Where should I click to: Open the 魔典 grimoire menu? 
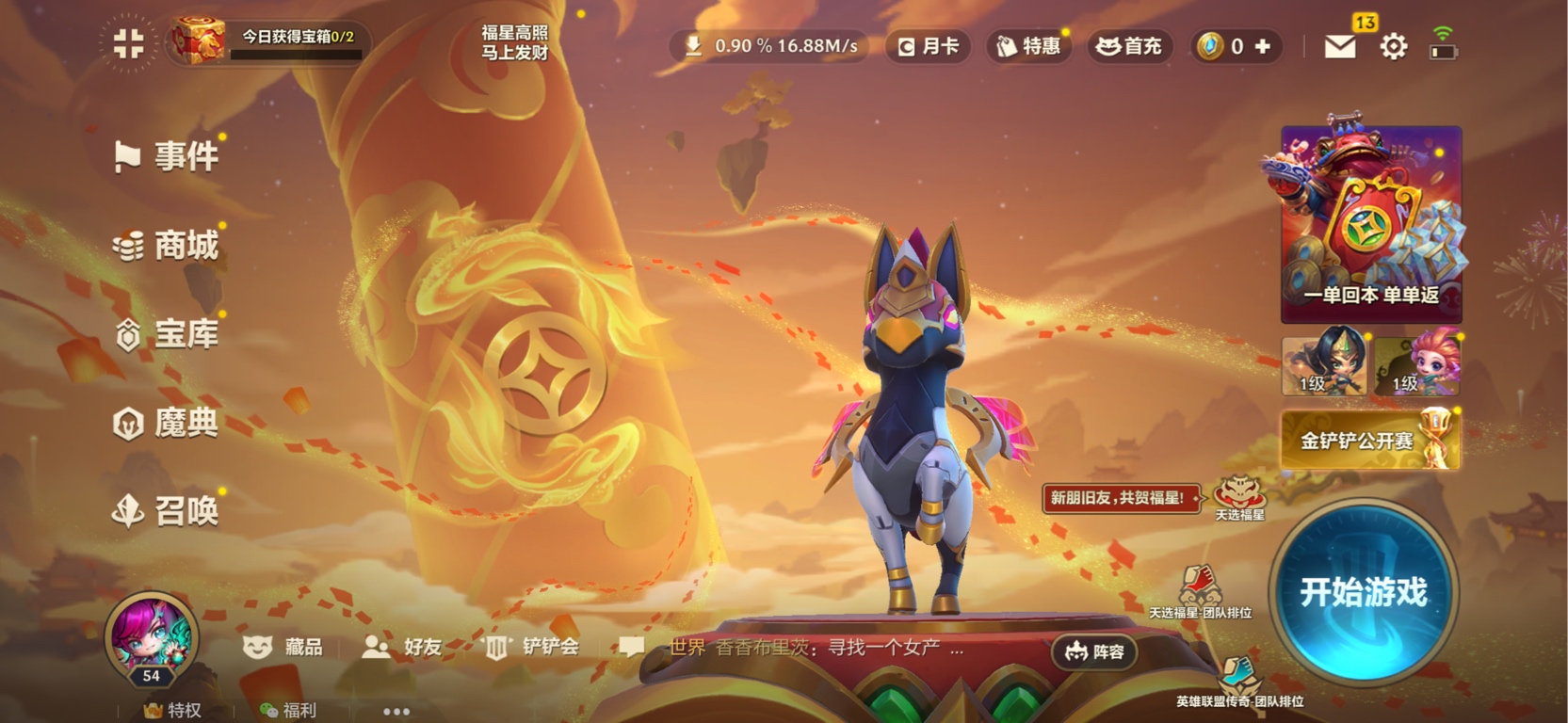168,424
